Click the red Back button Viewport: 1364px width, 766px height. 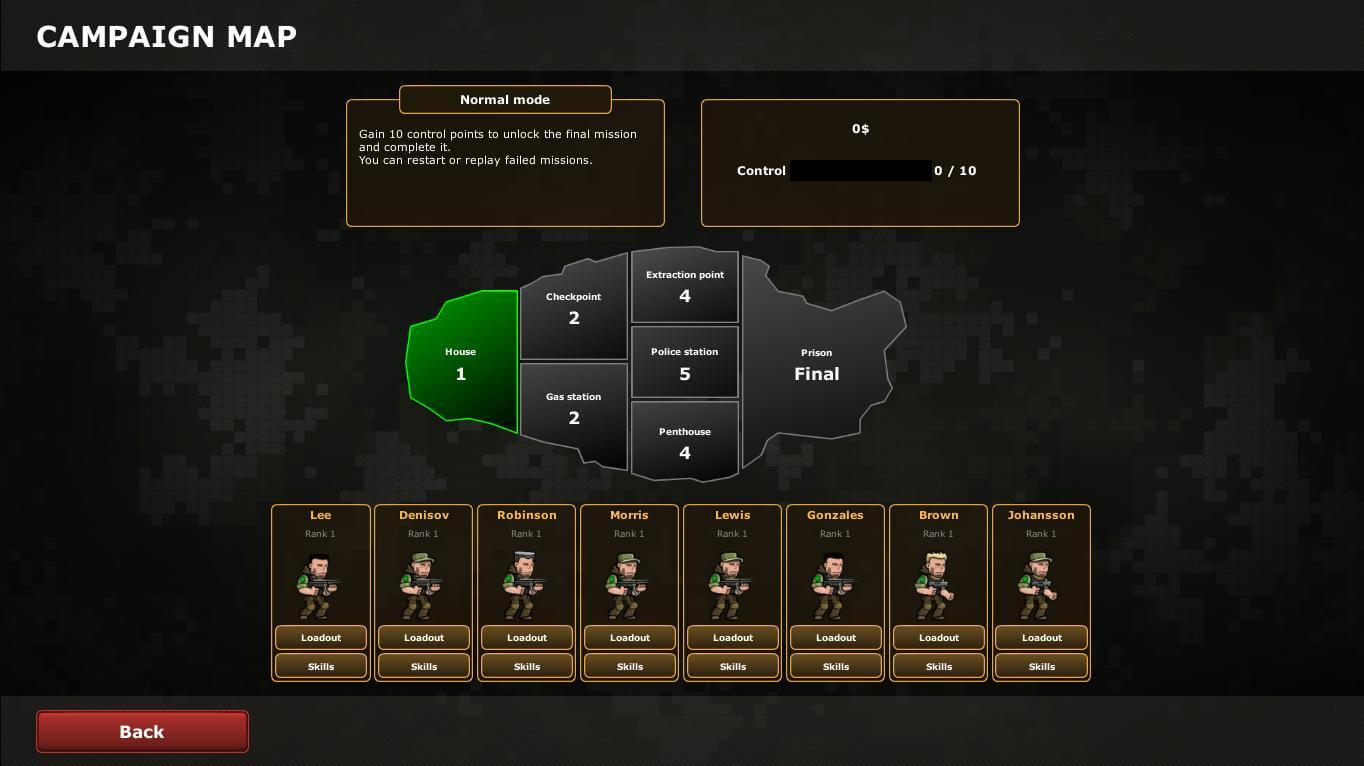[142, 732]
